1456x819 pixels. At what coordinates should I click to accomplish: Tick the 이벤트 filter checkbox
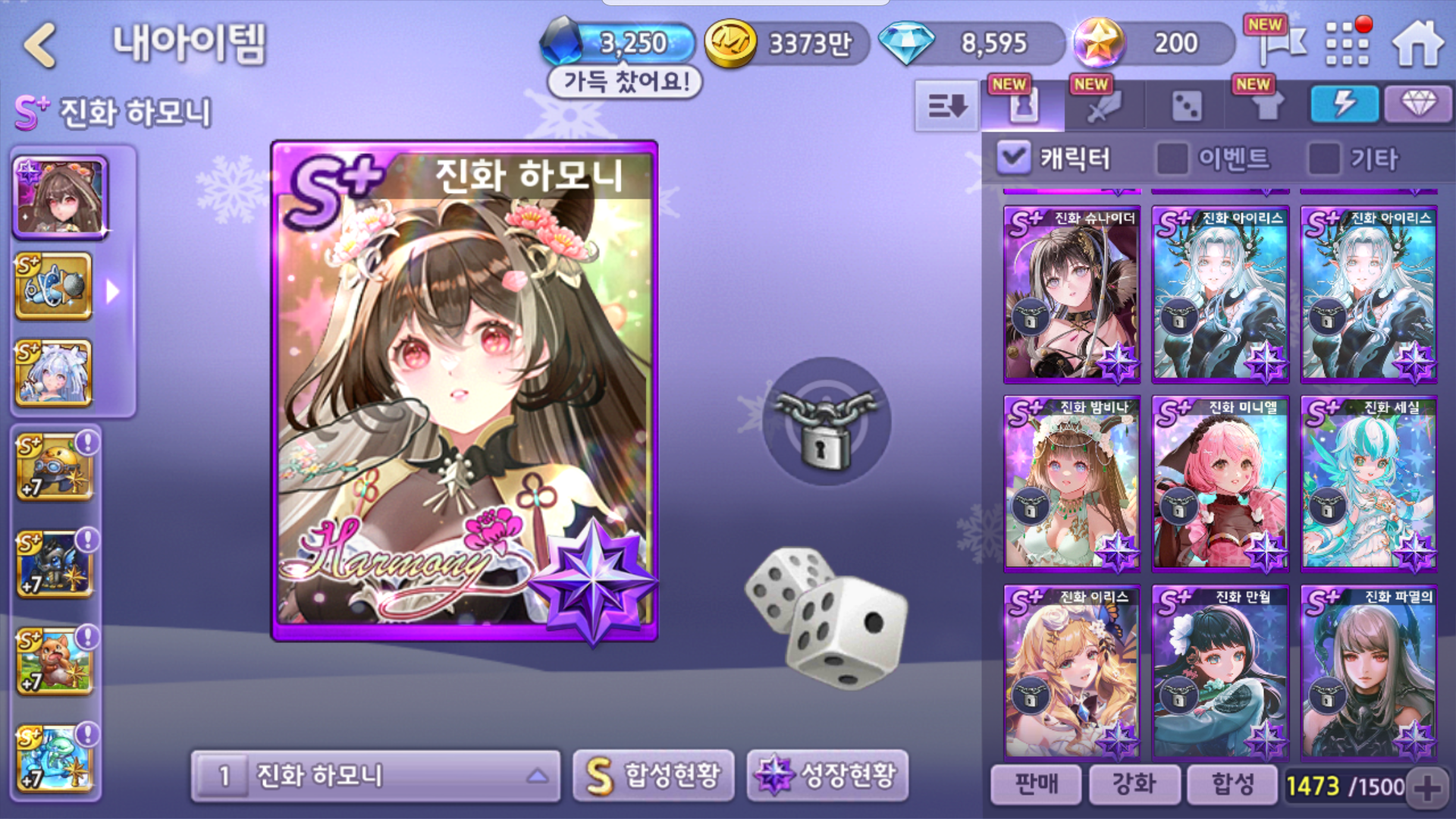tap(1172, 158)
